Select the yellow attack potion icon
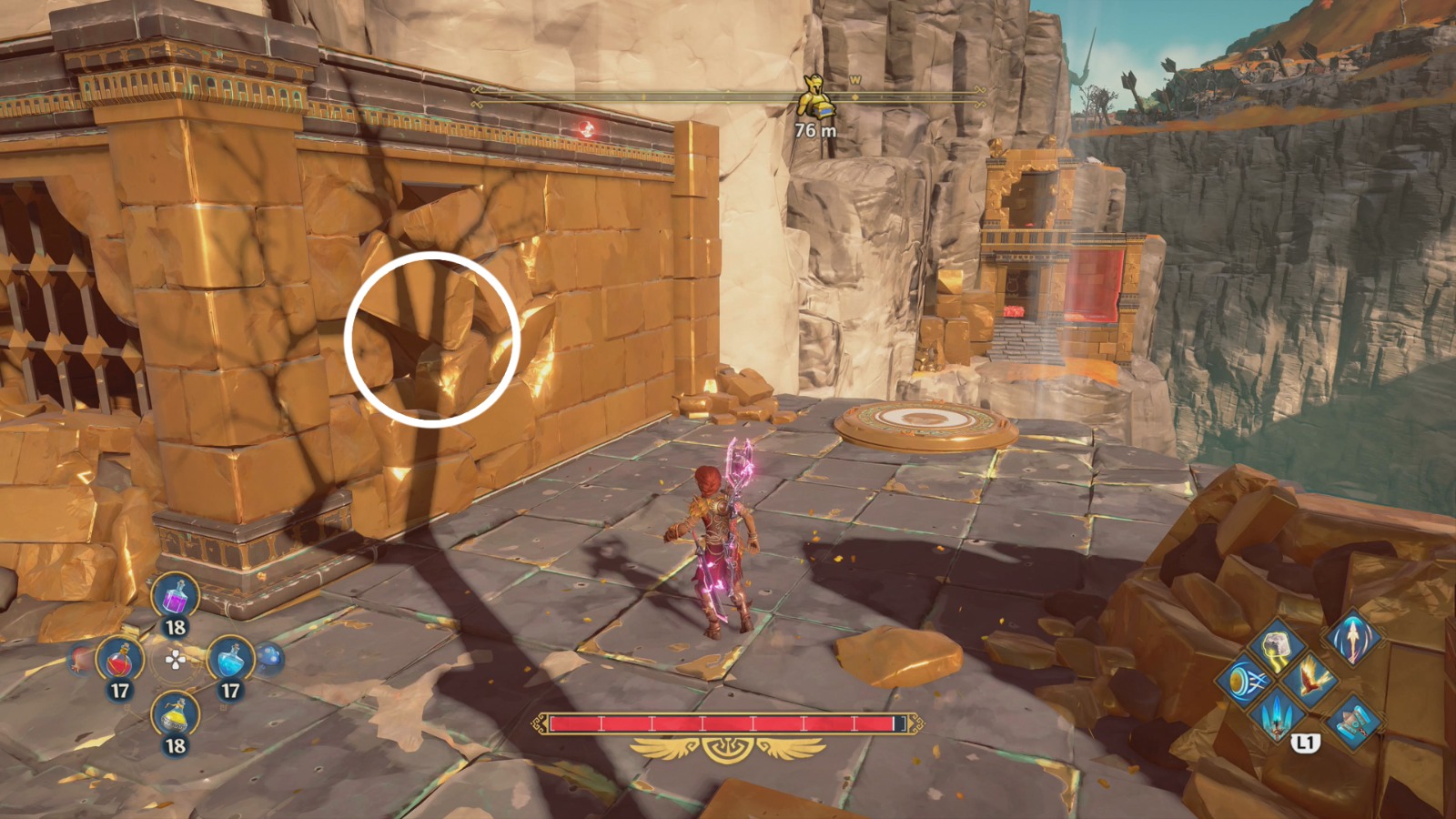 pos(175,715)
